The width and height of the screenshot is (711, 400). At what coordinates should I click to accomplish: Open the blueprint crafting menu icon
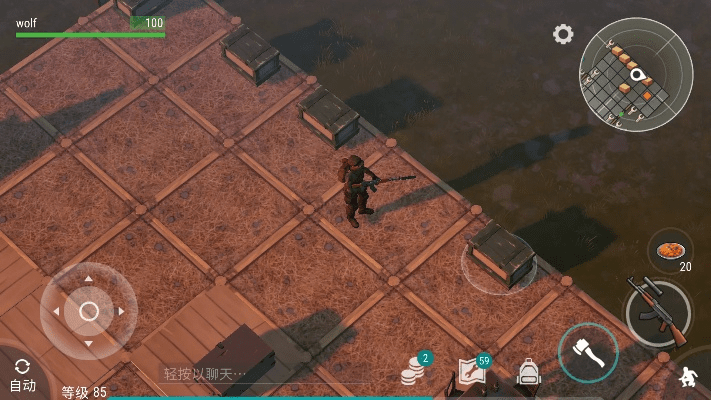pos(471,373)
